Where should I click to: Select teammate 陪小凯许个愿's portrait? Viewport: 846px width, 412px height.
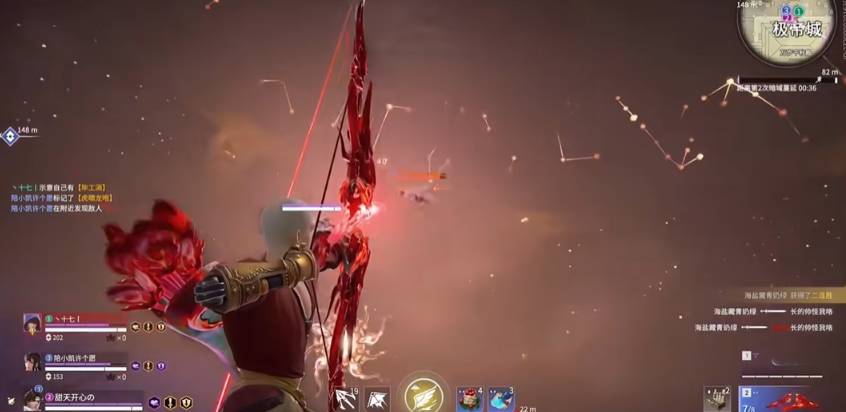pos(33,361)
